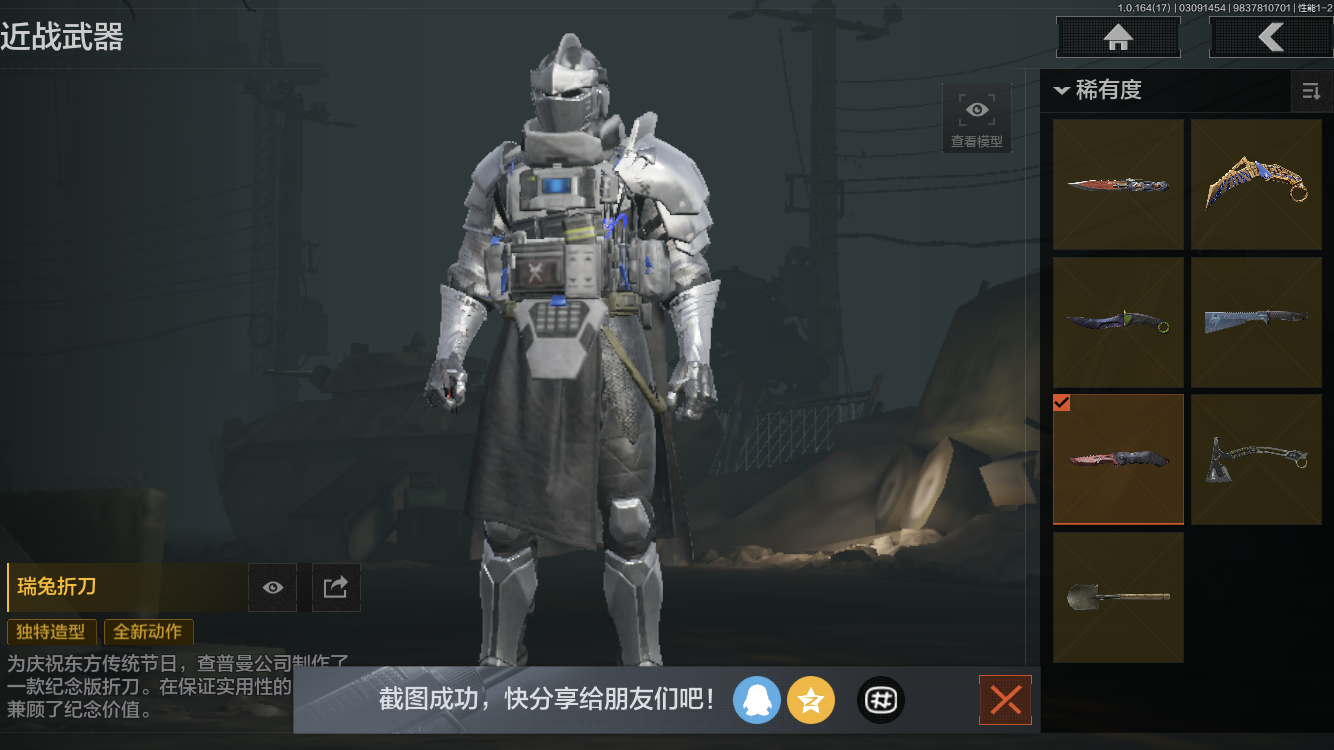This screenshot has width=1334, height=750.
Task: Click the back arrow icon
Action: click(x=1271, y=37)
